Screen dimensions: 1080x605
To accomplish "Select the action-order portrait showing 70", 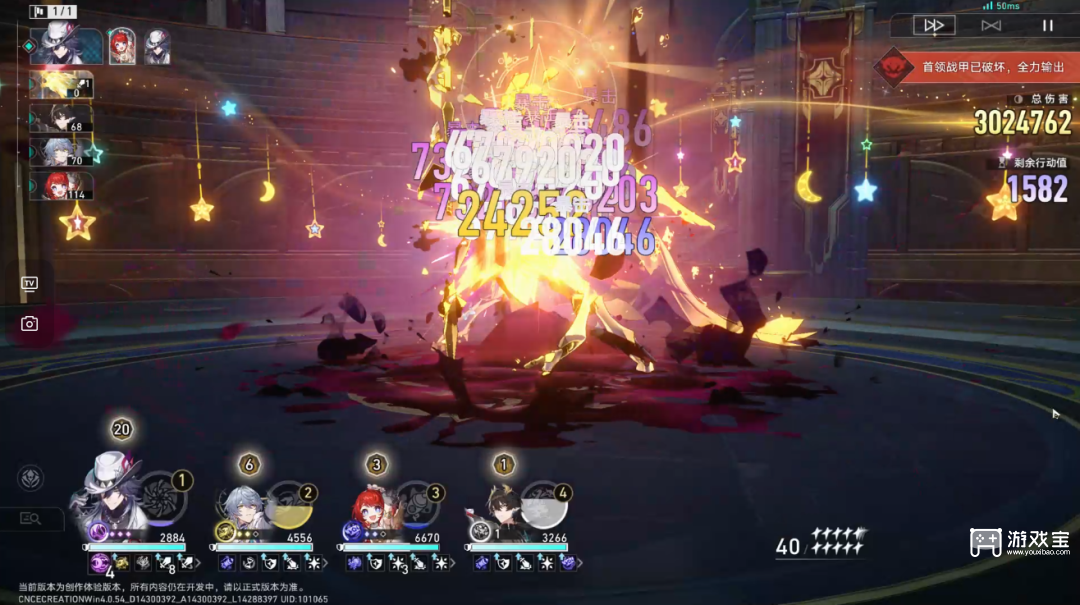I will tap(61, 152).
